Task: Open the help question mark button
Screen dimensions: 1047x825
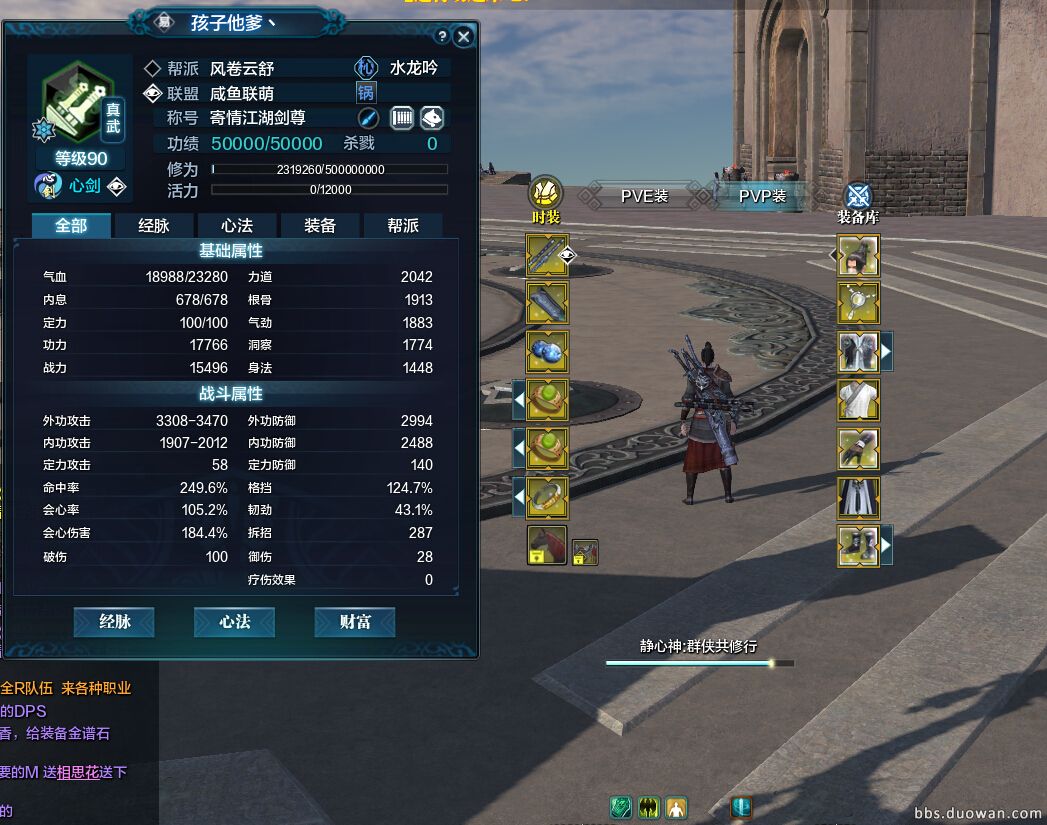Action: point(442,36)
